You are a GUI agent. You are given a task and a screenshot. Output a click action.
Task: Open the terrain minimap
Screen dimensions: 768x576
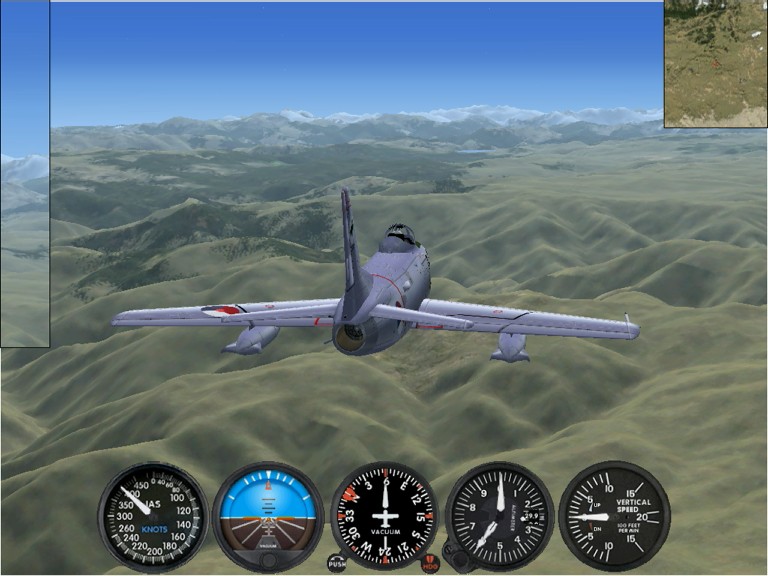point(716,63)
